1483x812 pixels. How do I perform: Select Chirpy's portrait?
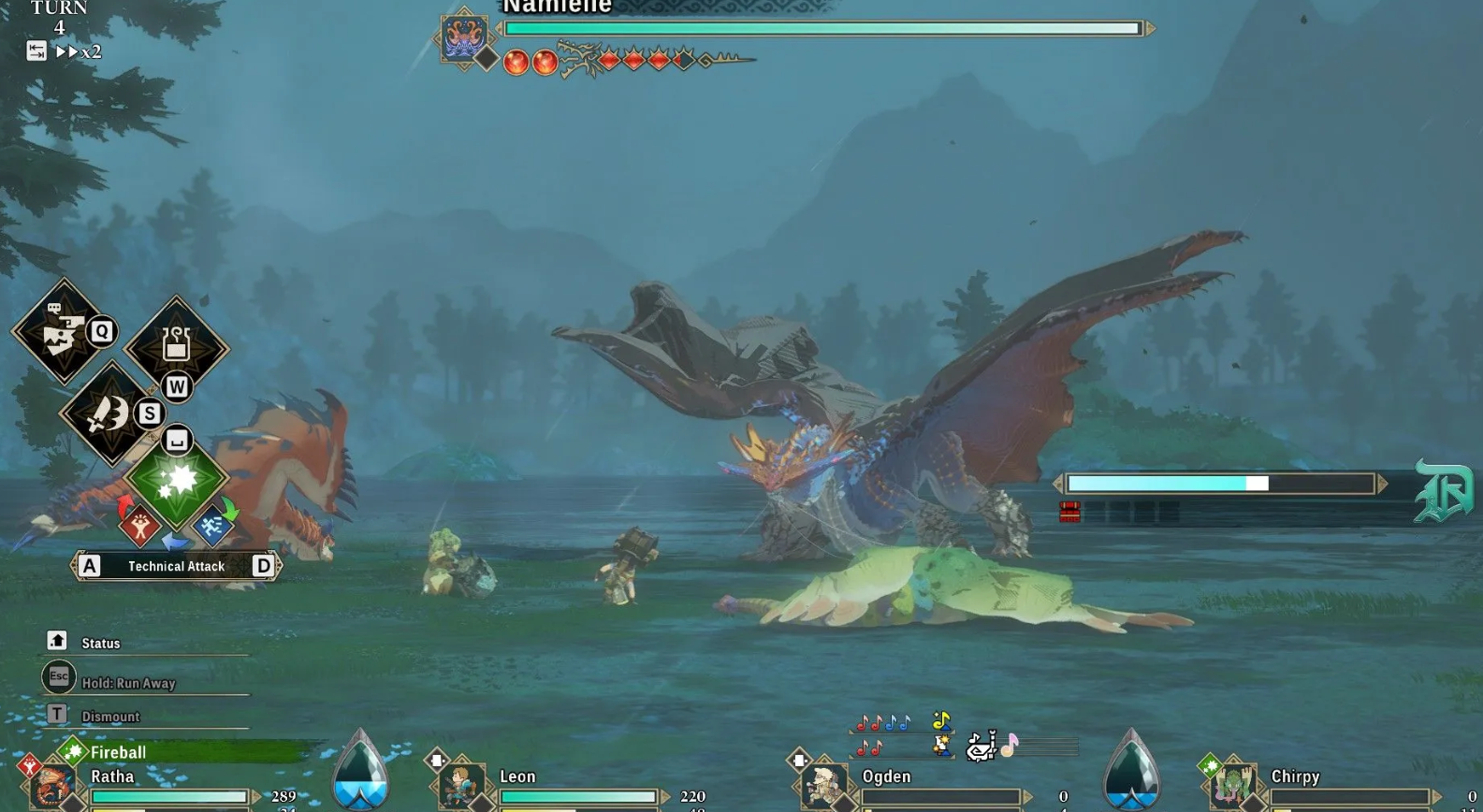click(x=1232, y=784)
